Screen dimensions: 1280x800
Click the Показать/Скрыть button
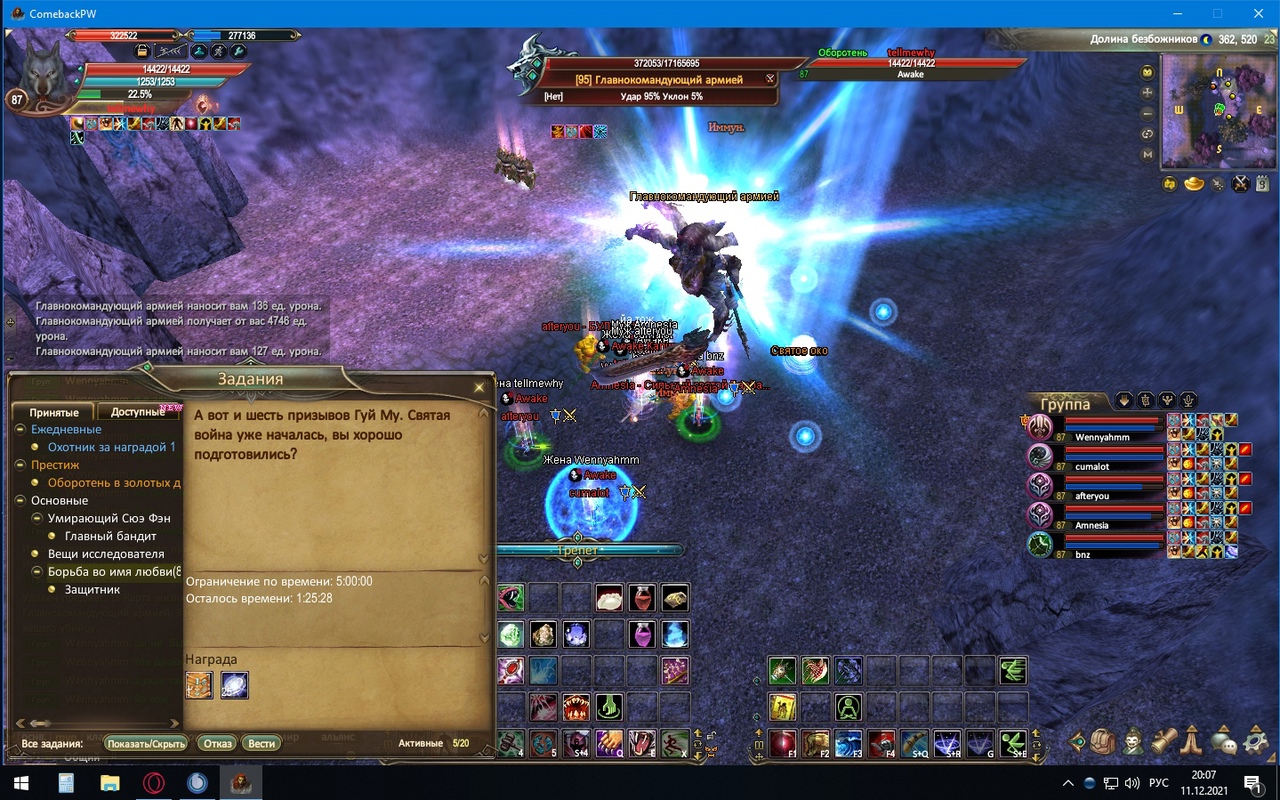click(x=146, y=743)
